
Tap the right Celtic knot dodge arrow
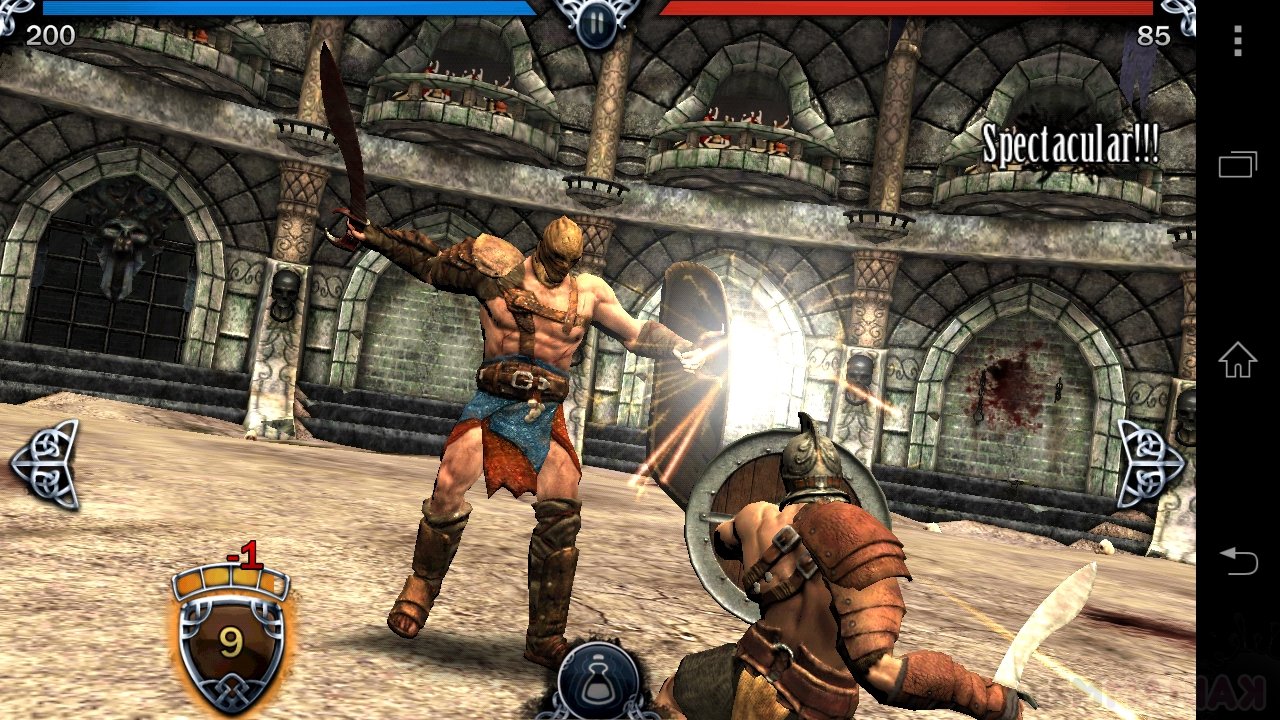pyautogui.click(x=1149, y=464)
